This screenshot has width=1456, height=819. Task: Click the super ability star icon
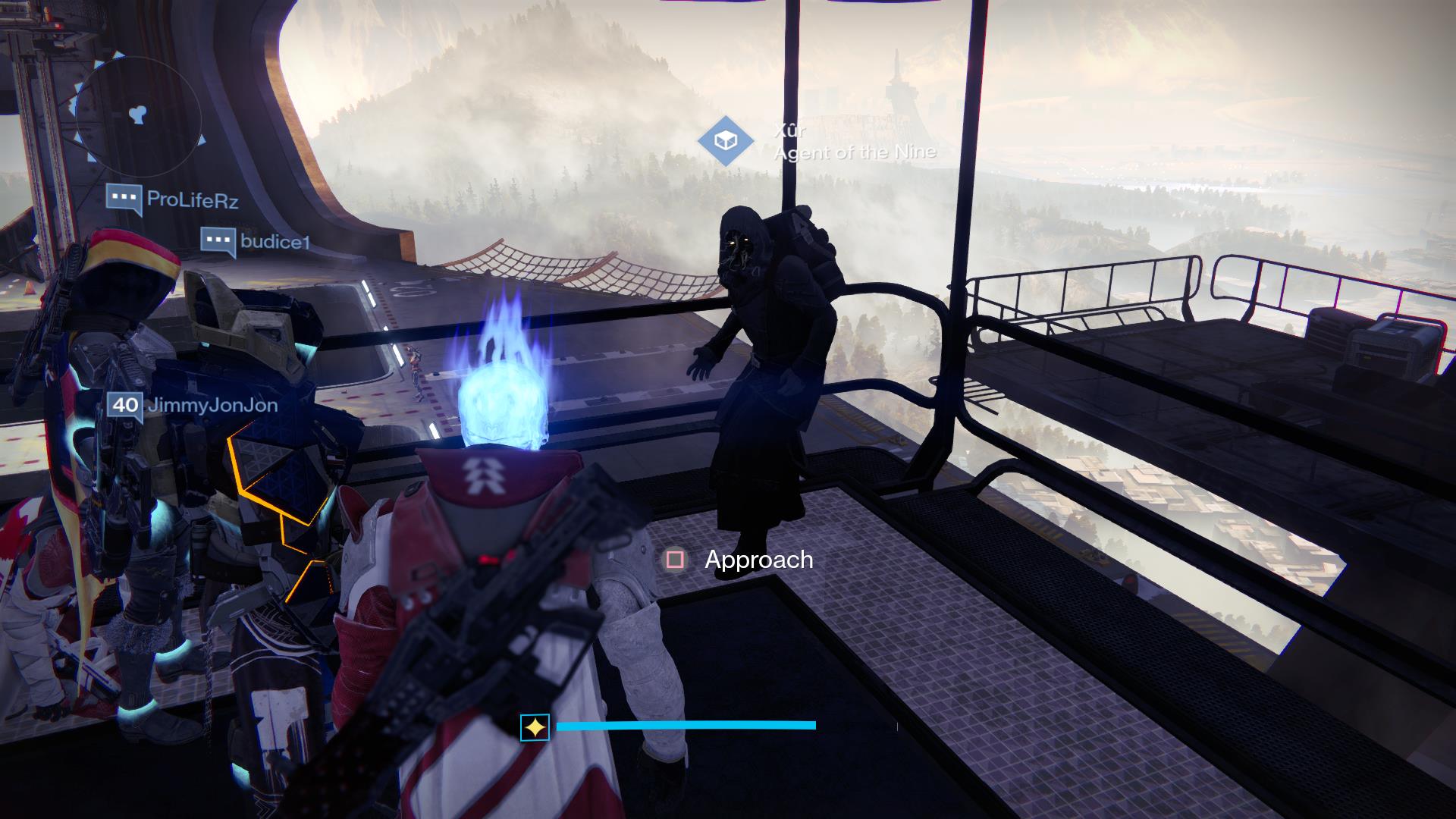click(x=535, y=728)
